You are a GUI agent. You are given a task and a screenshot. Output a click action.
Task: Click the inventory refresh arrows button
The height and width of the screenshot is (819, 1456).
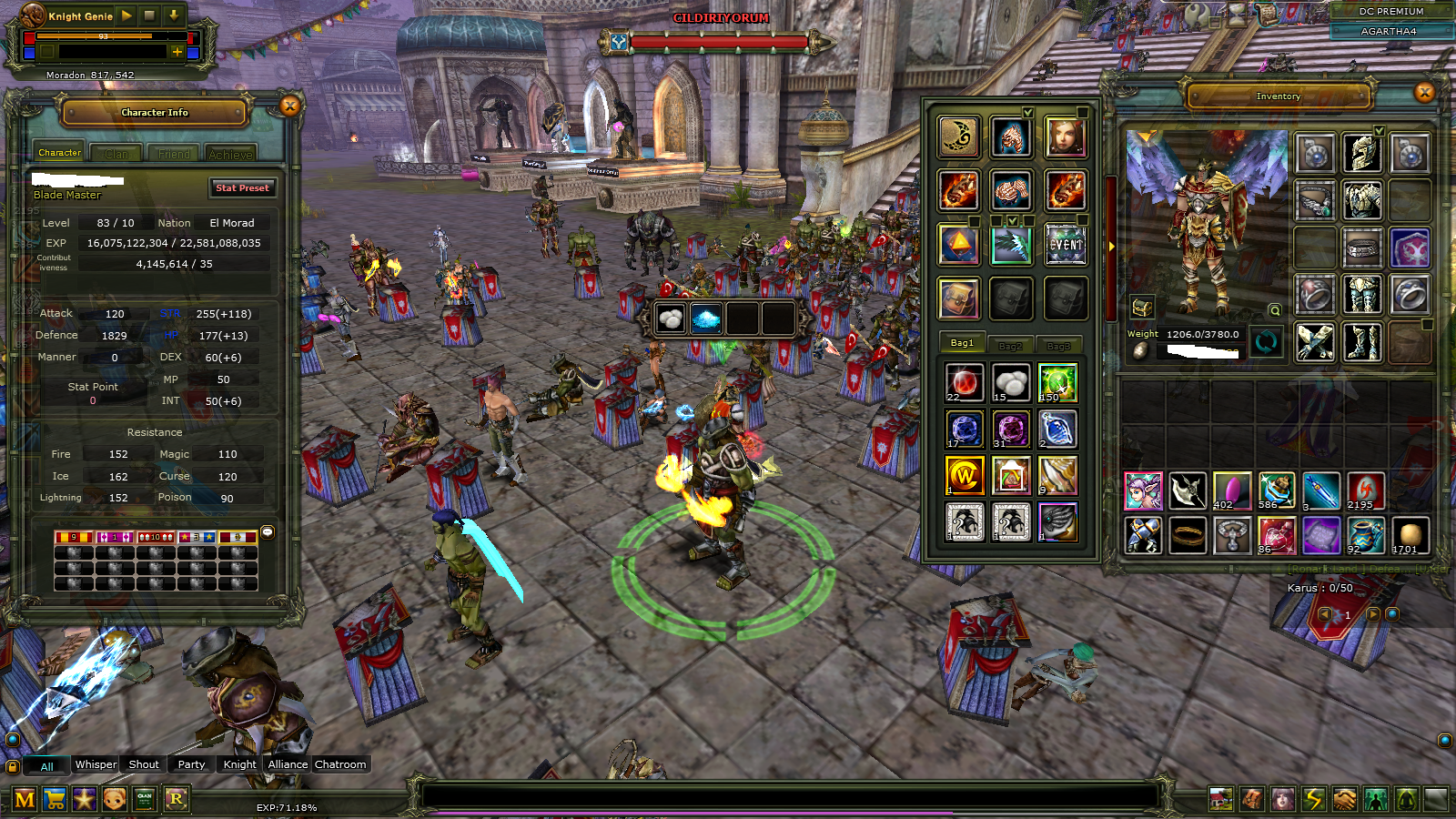(1266, 342)
